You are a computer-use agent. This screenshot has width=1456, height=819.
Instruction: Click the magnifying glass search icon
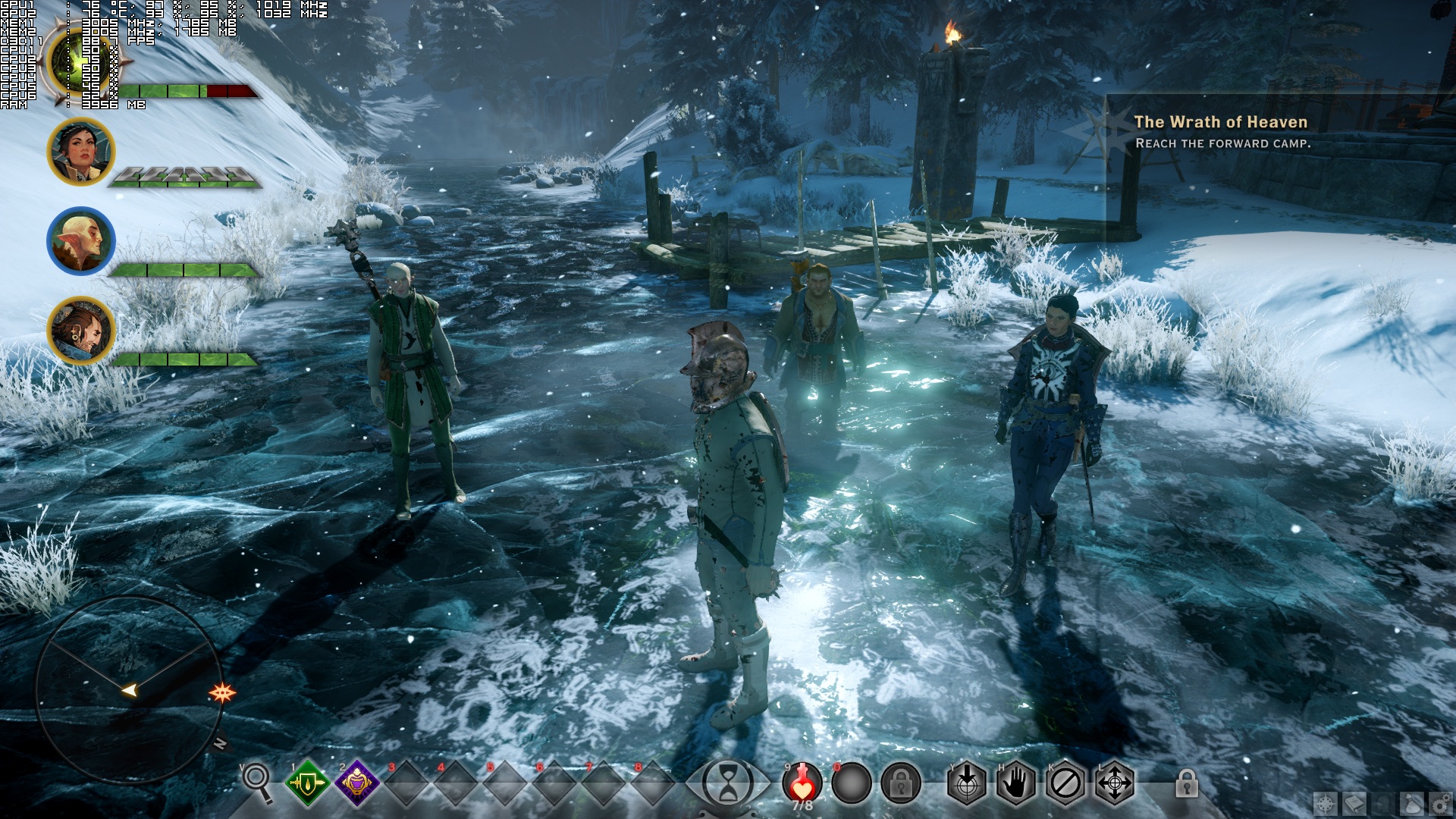tap(256, 781)
